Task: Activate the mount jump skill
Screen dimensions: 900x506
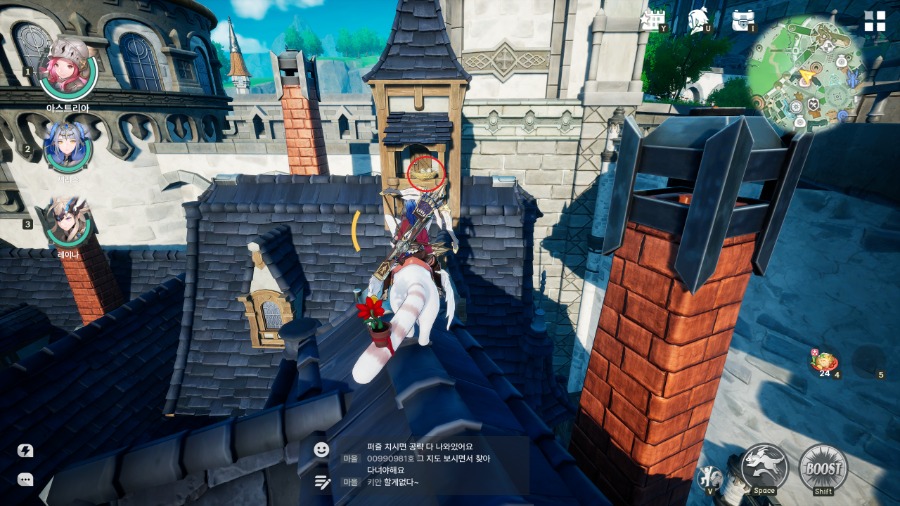Action: [x=765, y=466]
